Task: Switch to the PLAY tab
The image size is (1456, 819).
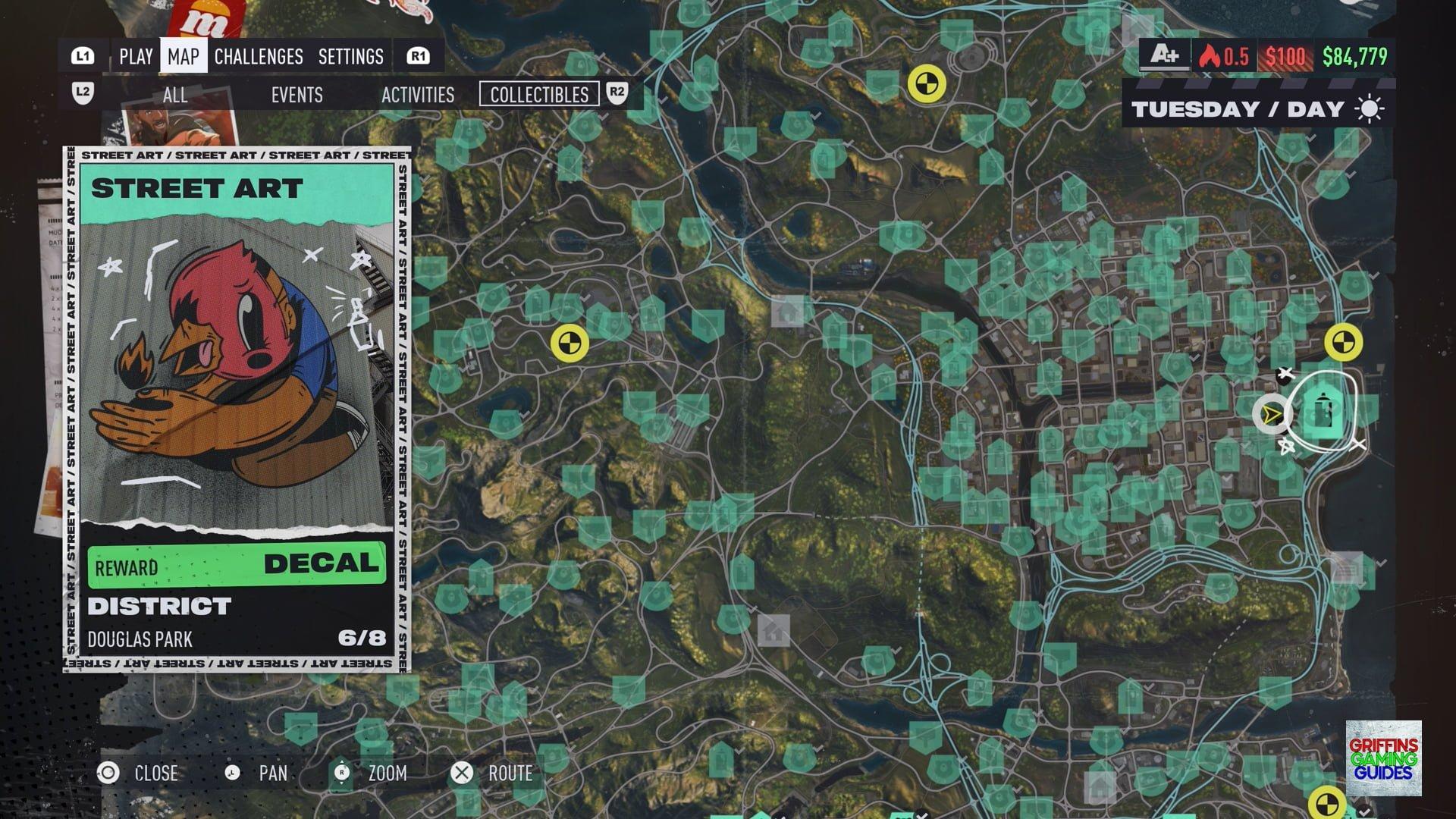Action: coord(136,57)
